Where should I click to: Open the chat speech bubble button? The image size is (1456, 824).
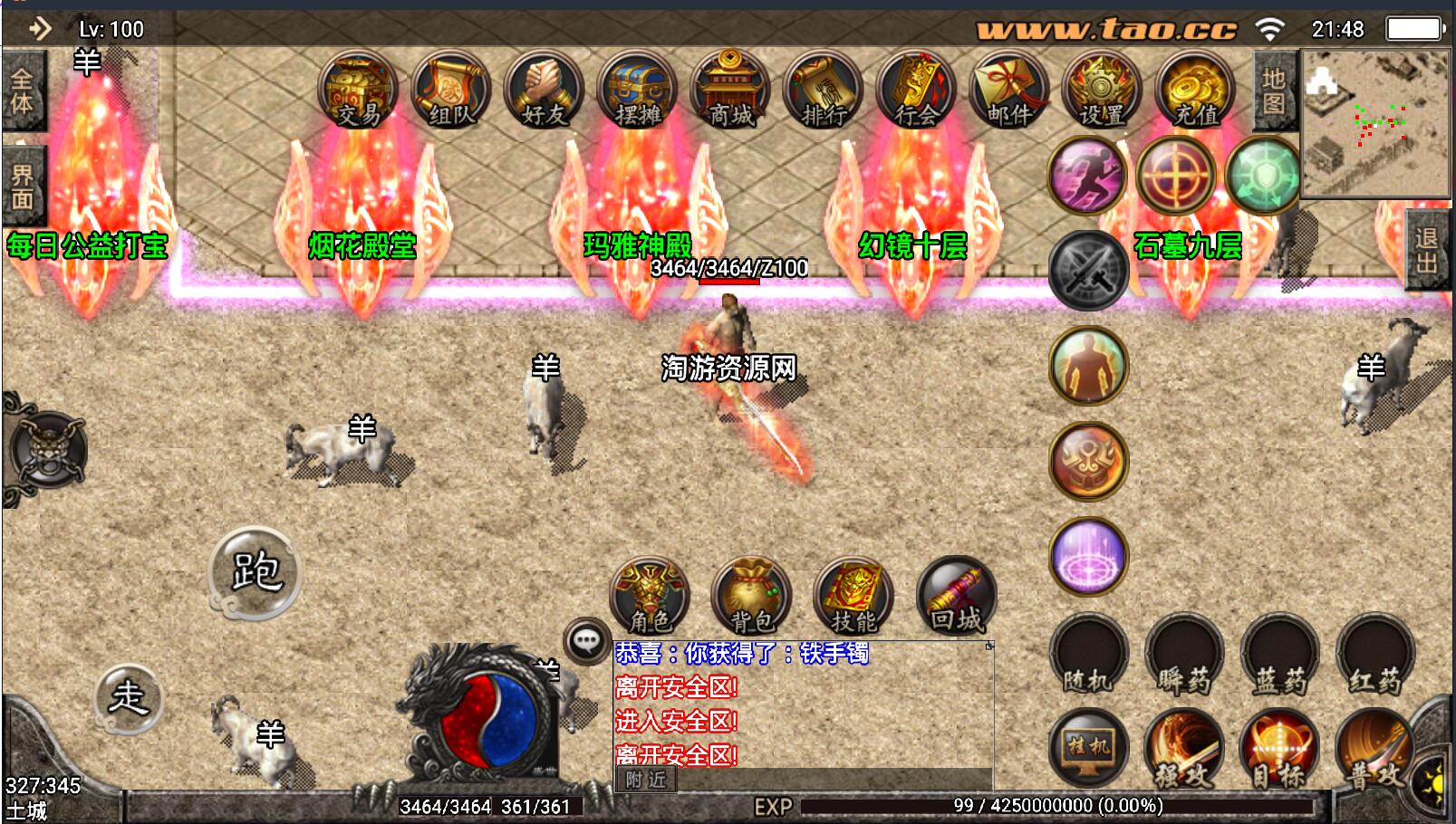pos(586,642)
